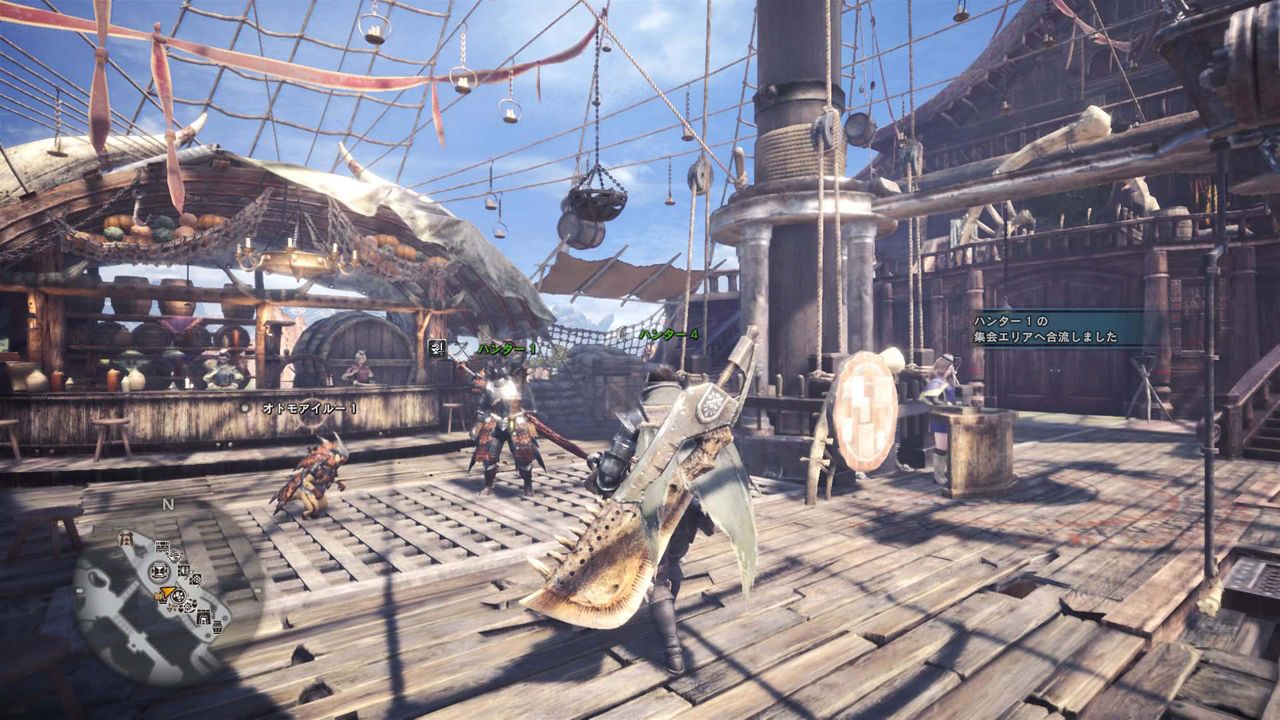Click the N compass indicator above the minimap
The height and width of the screenshot is (720, 1280).
tap(167, 503)
